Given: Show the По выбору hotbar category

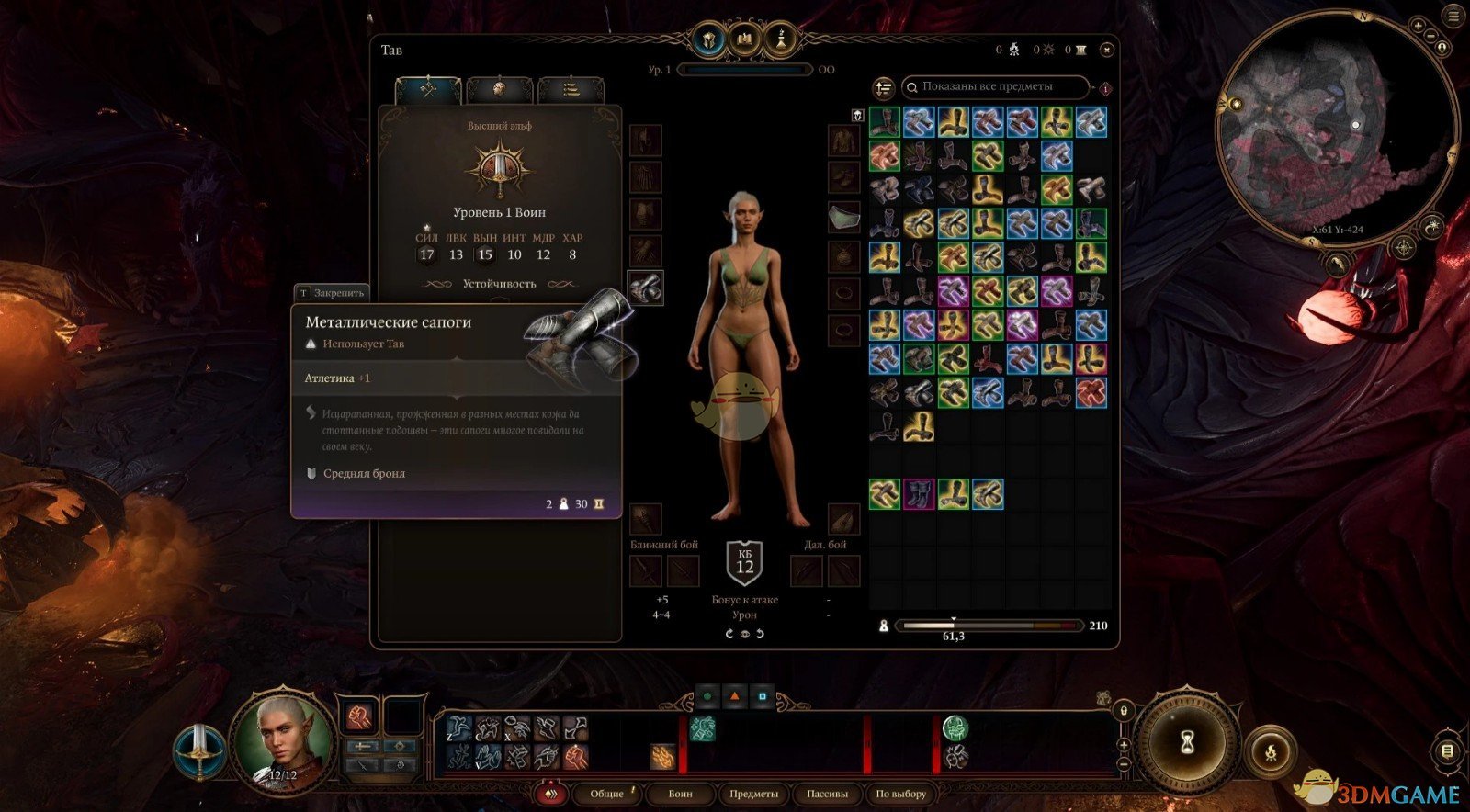Looking at the screenshot, I should coord(900,794).
